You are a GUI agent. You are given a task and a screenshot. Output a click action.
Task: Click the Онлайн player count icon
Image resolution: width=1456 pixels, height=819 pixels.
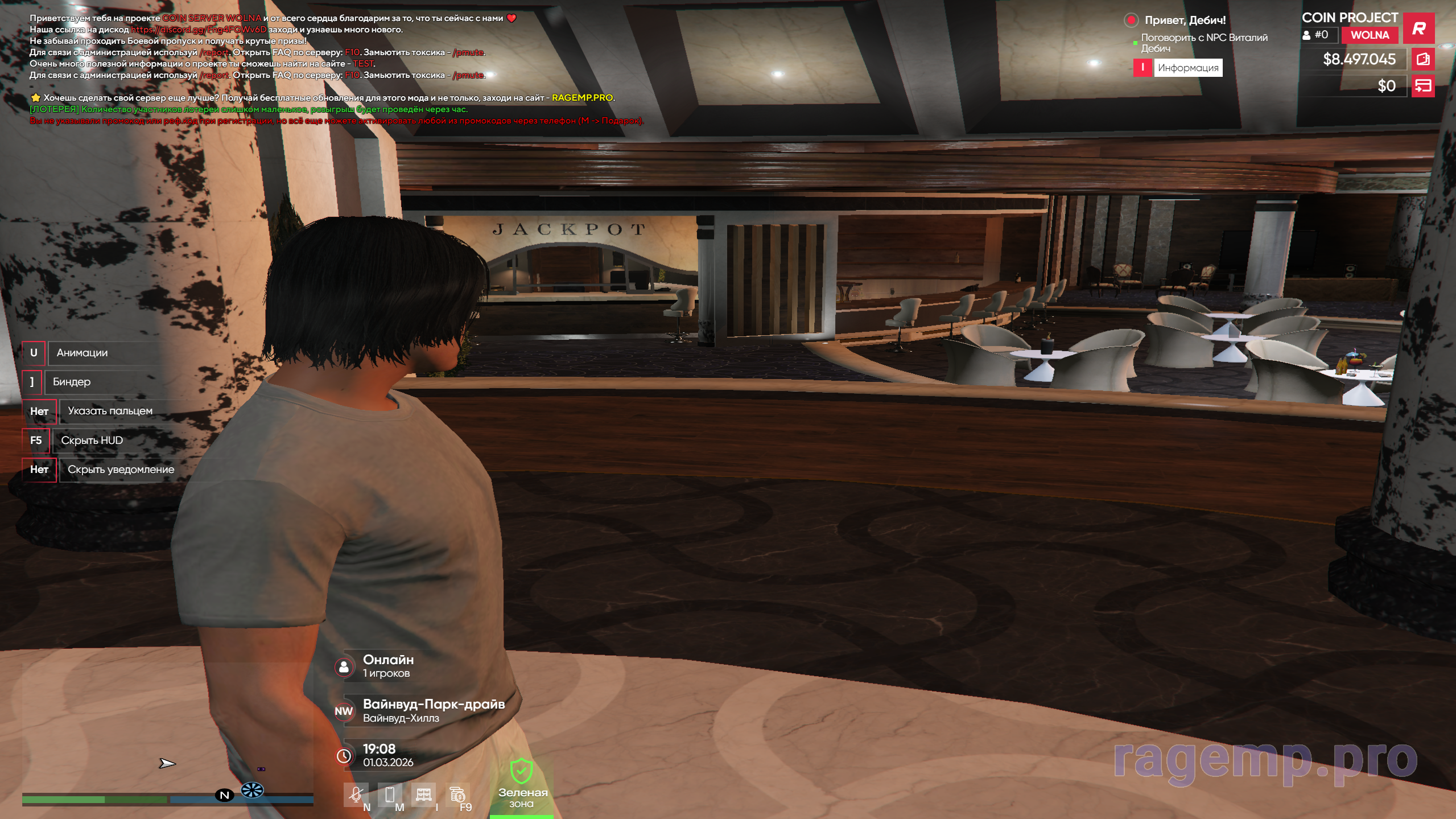tap(344, 667)
